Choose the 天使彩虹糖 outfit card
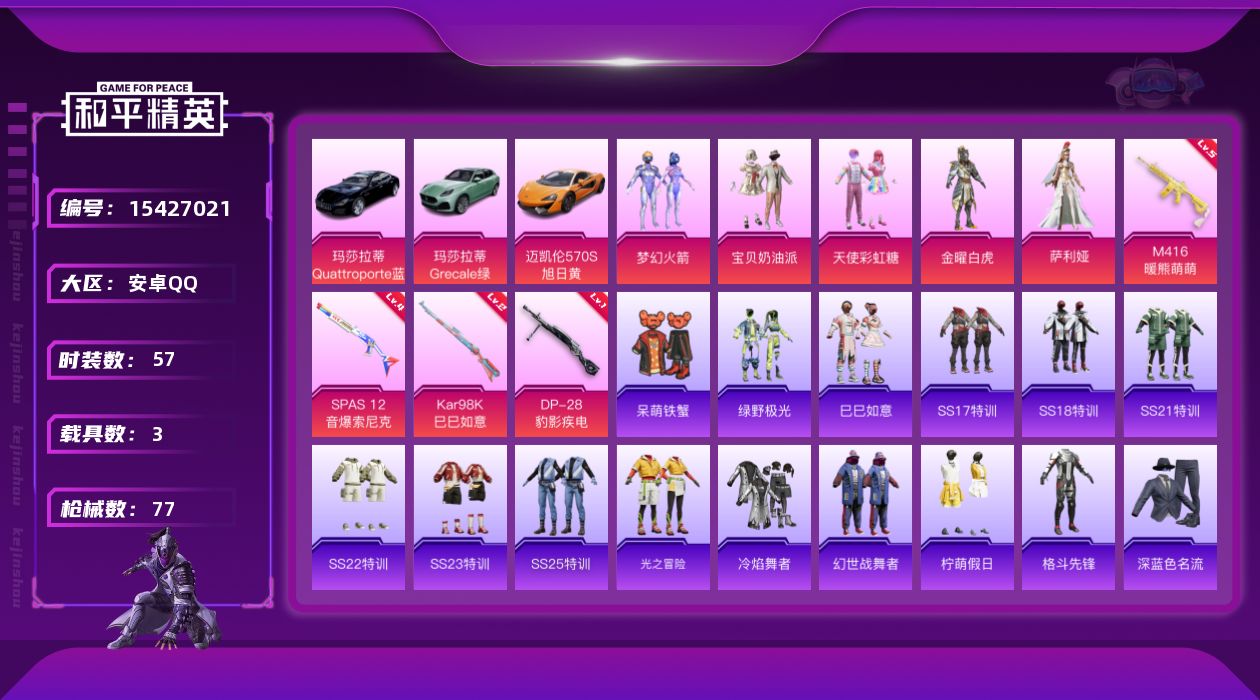The width and height of the screenshot is (1260, 700). point(865,211)
